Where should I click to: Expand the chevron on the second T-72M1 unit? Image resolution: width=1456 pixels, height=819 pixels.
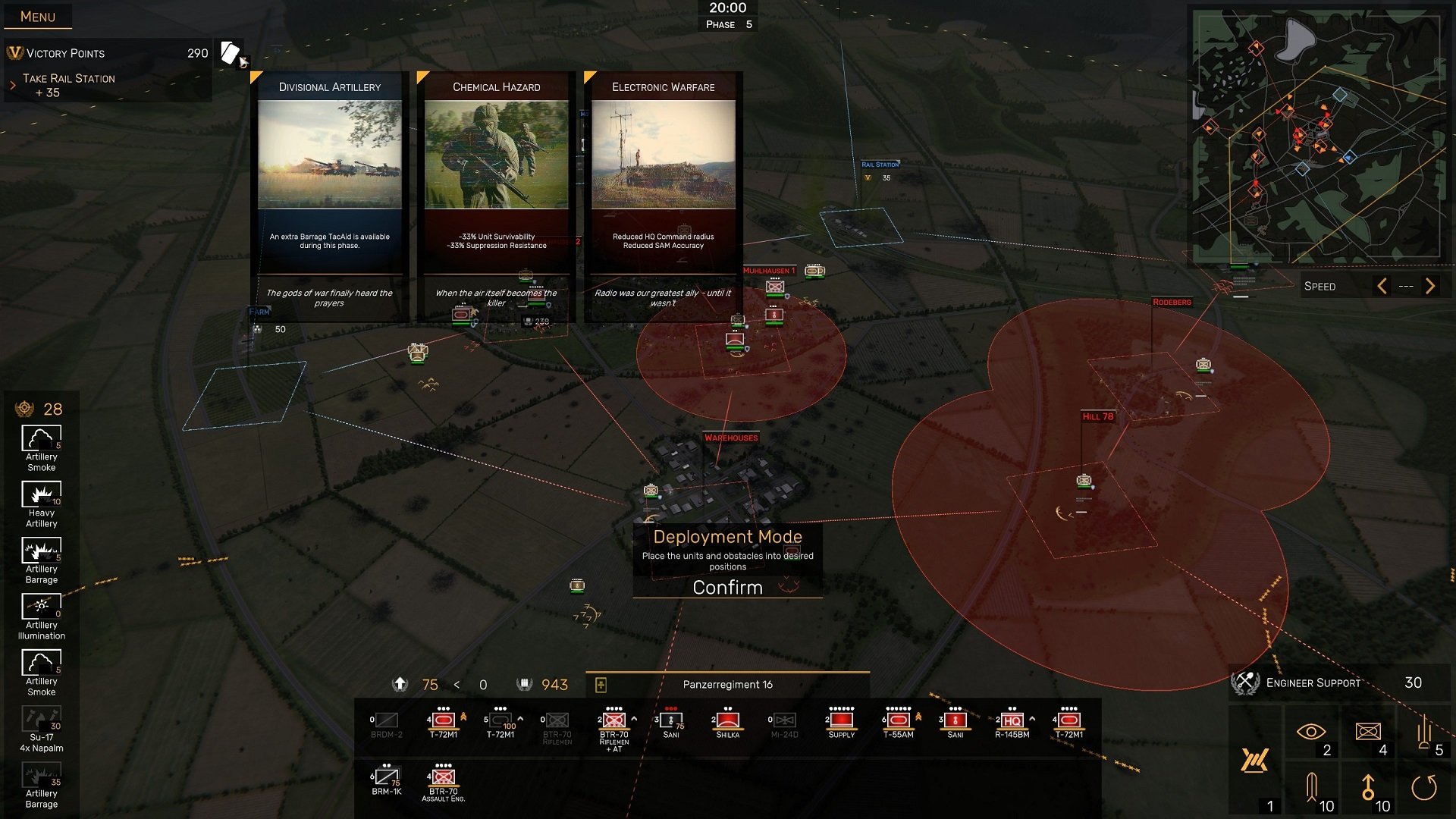pos(519,719)
